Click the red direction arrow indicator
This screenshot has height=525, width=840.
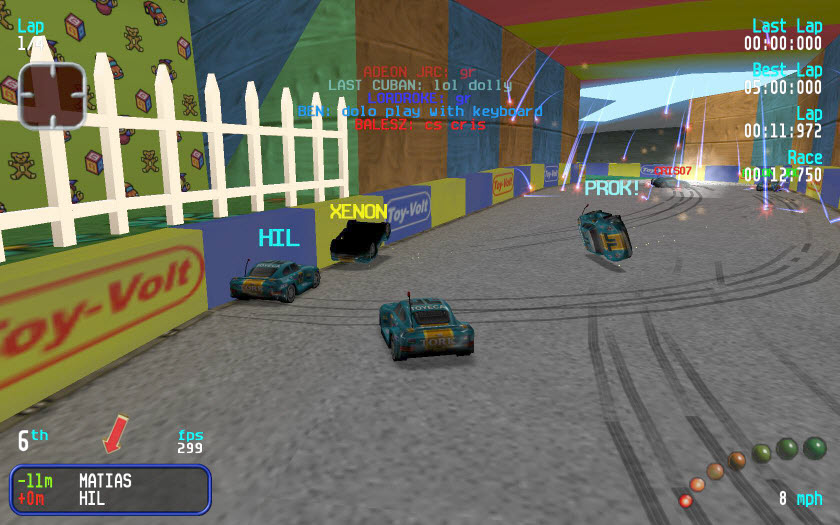tap(115, 434)
